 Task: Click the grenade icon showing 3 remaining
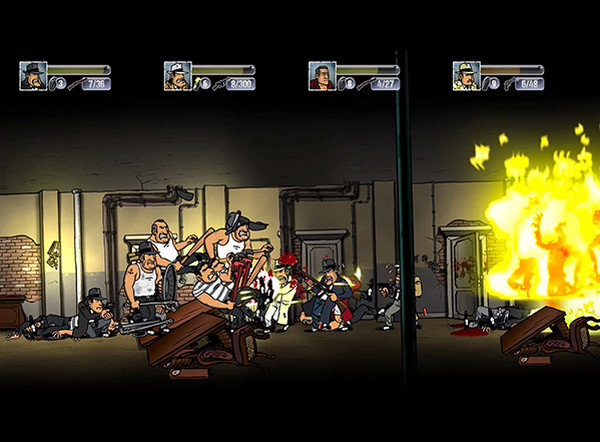click(x=52, y=84)
